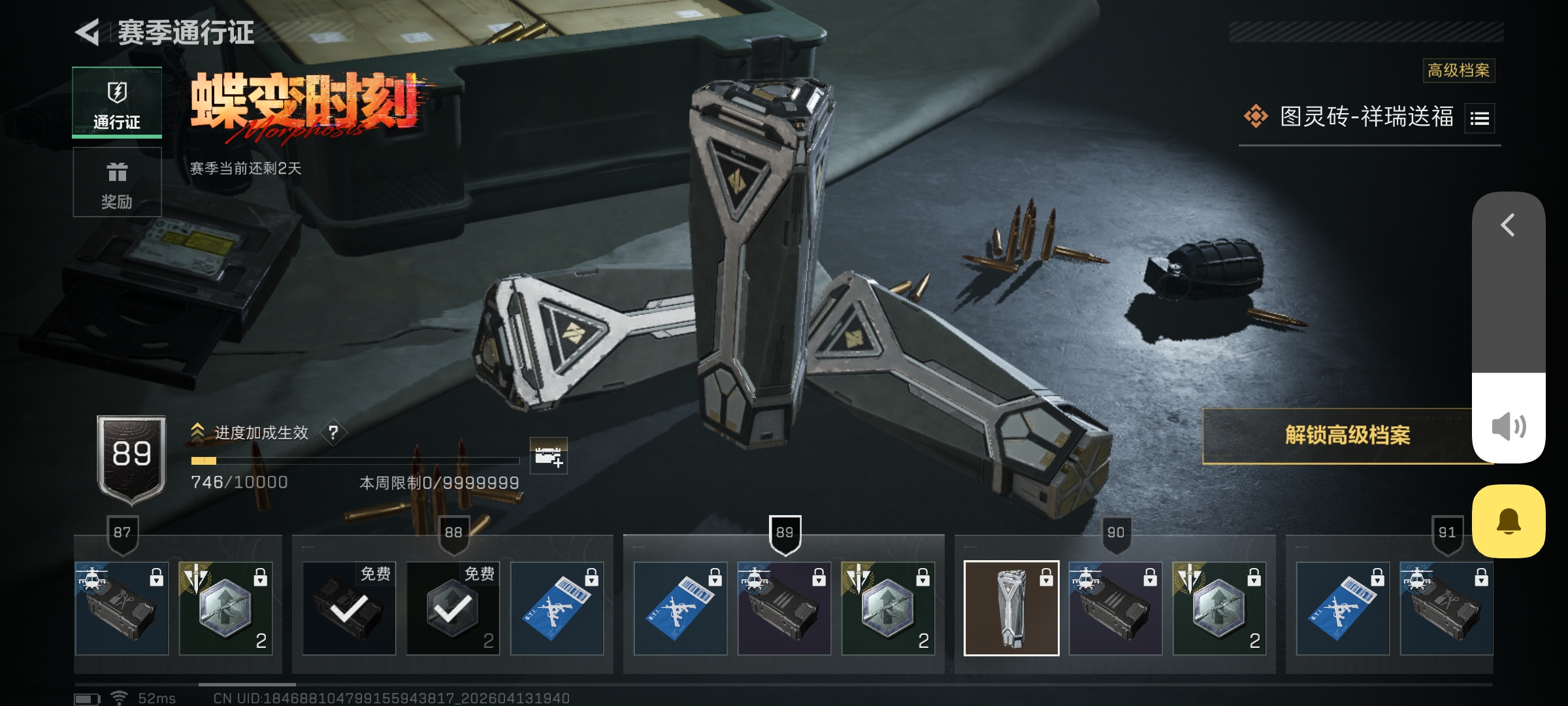Switch to the 通行证 tab

click(x=117, y=103)
